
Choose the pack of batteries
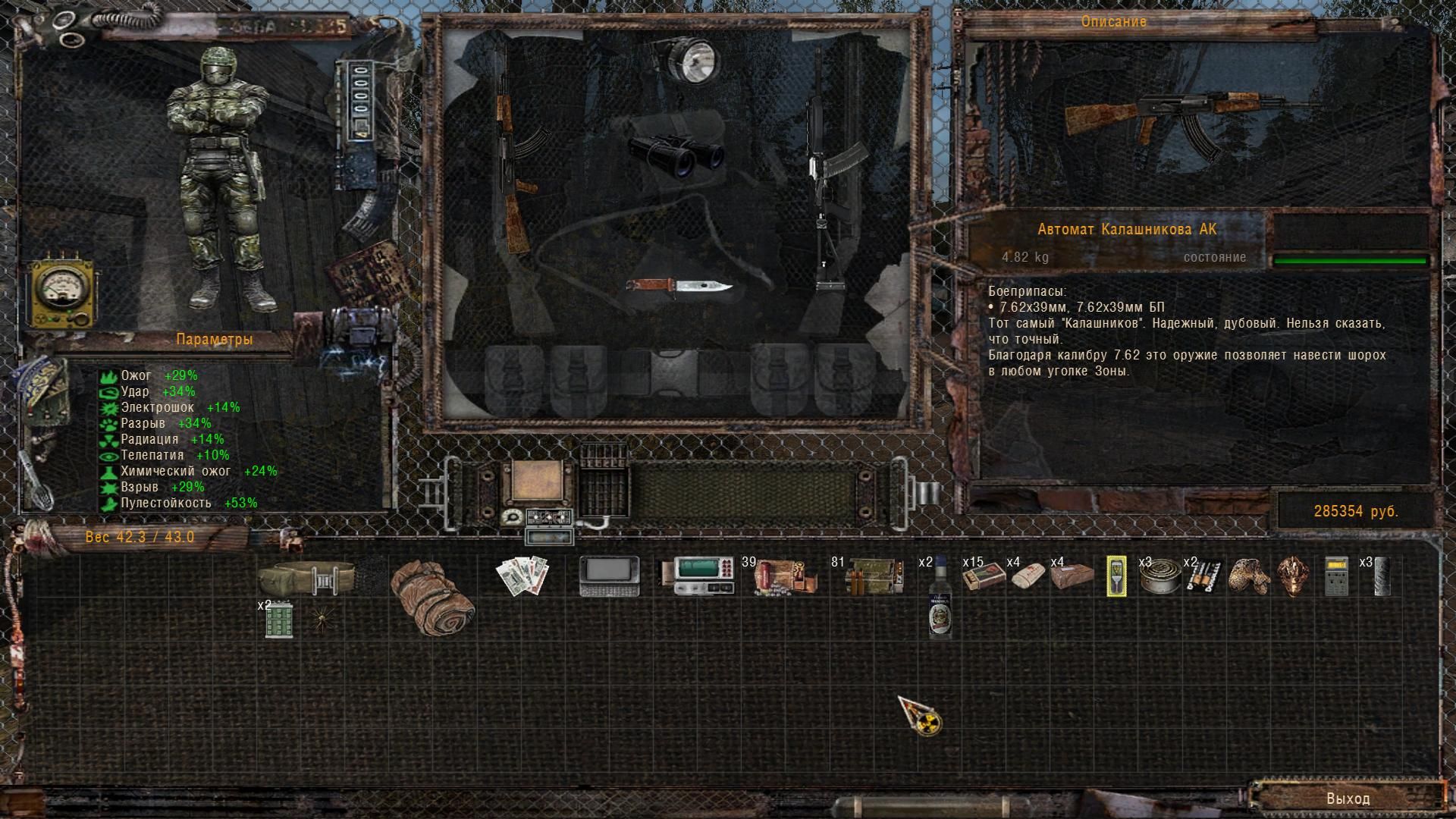[x=1203, y=577]
